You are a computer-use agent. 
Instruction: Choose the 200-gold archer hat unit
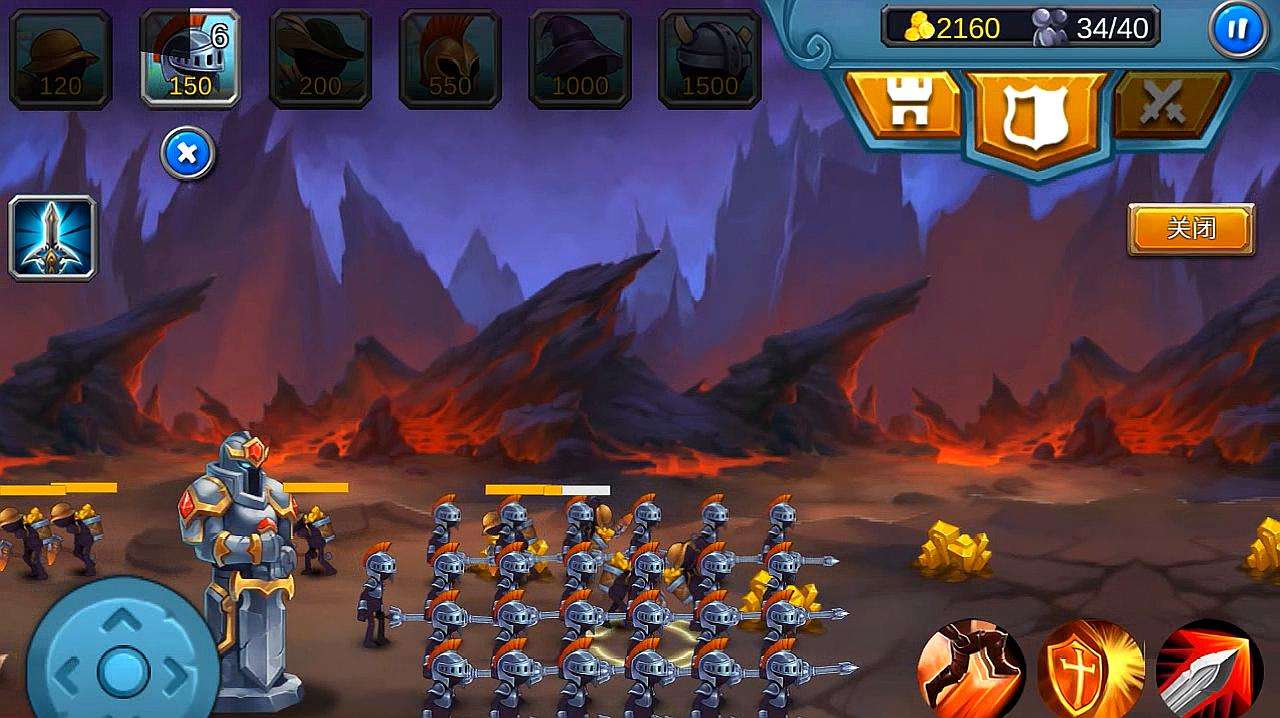click(320, 58)
